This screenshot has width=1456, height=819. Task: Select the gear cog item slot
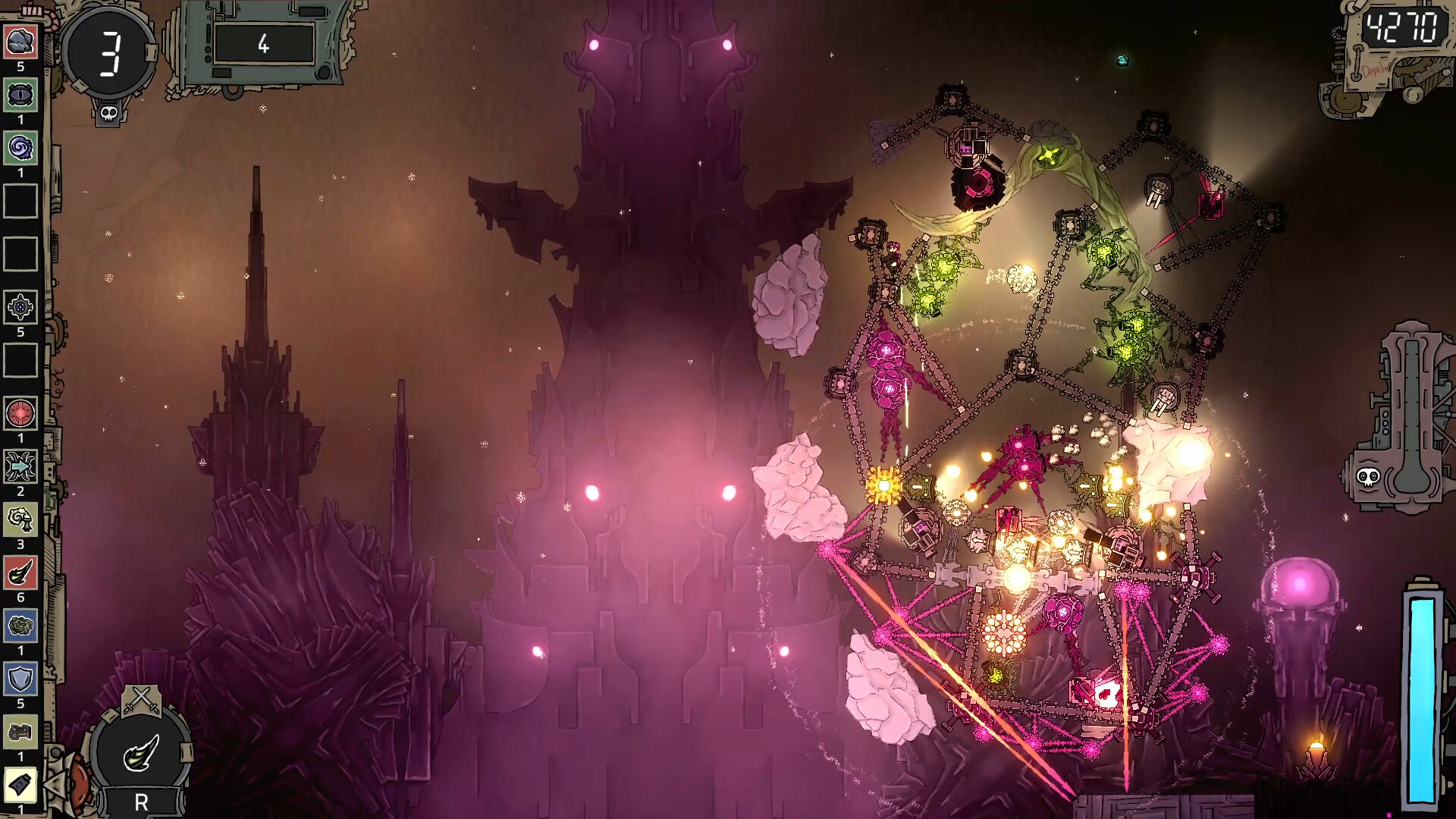click(20, 307)
